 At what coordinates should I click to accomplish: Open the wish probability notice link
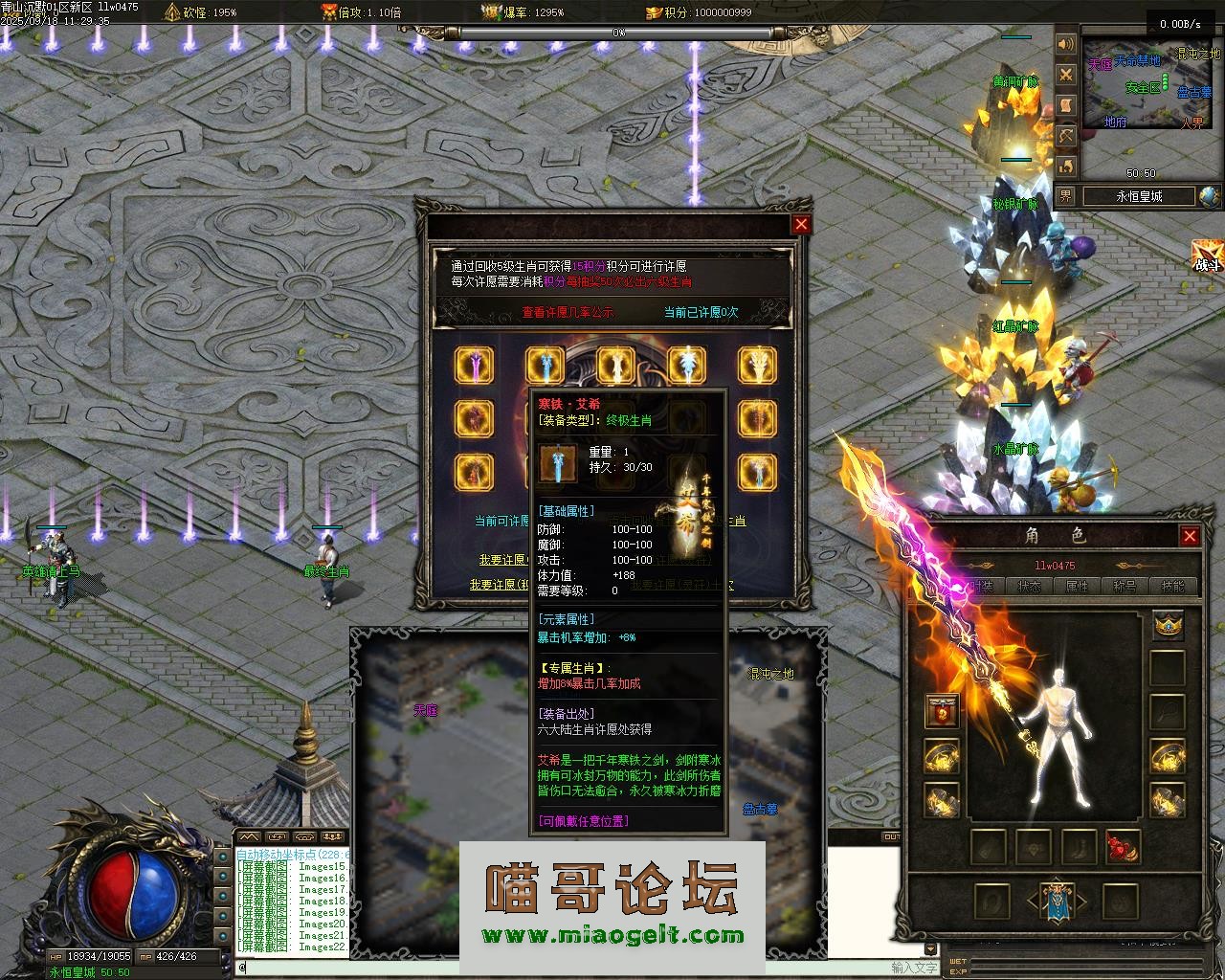tap(568, 312)
